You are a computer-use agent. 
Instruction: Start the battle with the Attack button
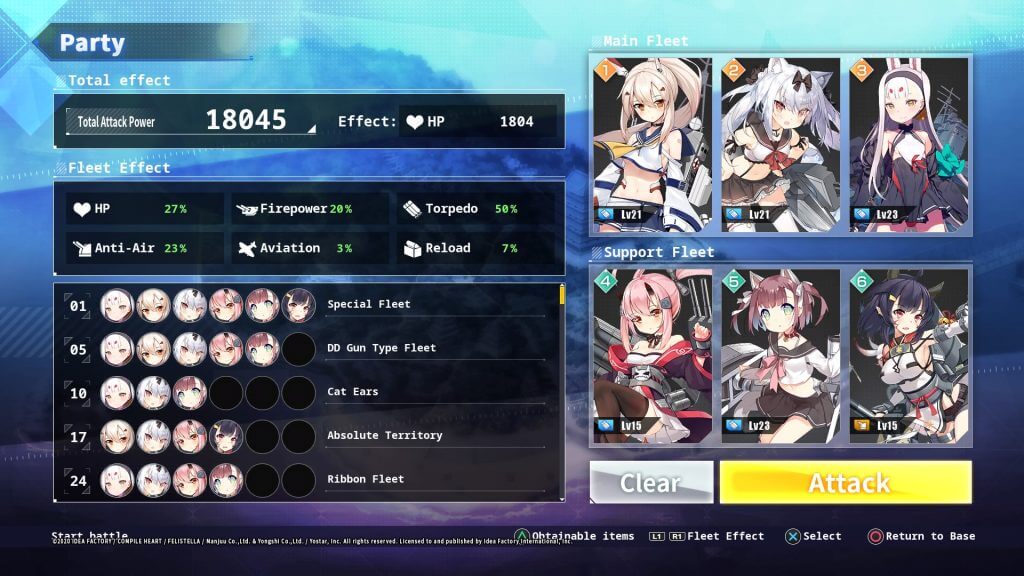(x=845, y=482)
